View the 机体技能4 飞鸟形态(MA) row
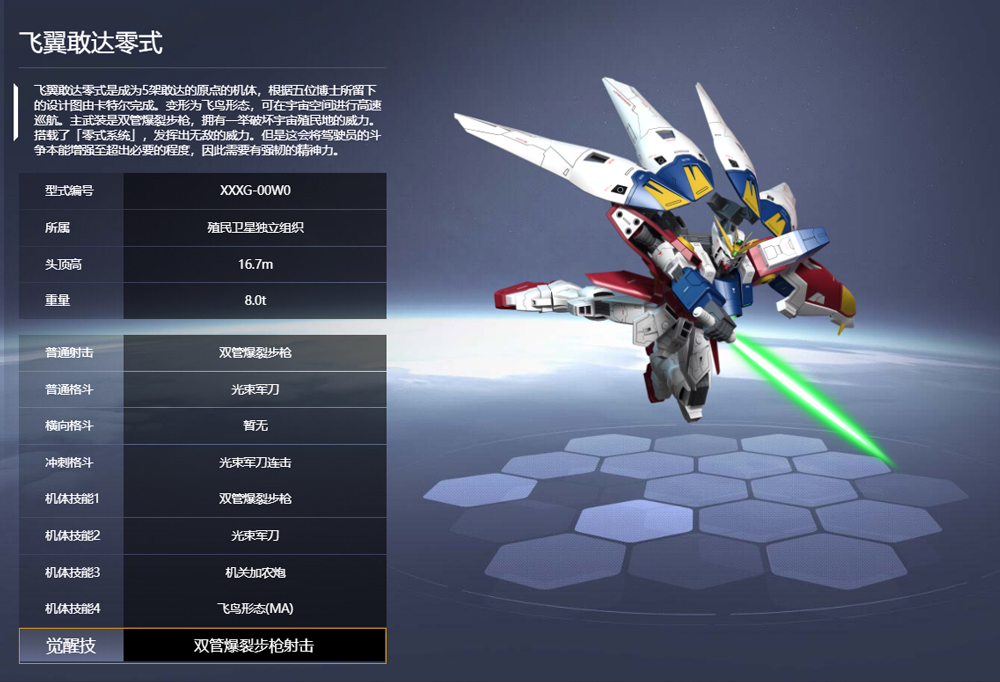 click(x=202, y=608)
